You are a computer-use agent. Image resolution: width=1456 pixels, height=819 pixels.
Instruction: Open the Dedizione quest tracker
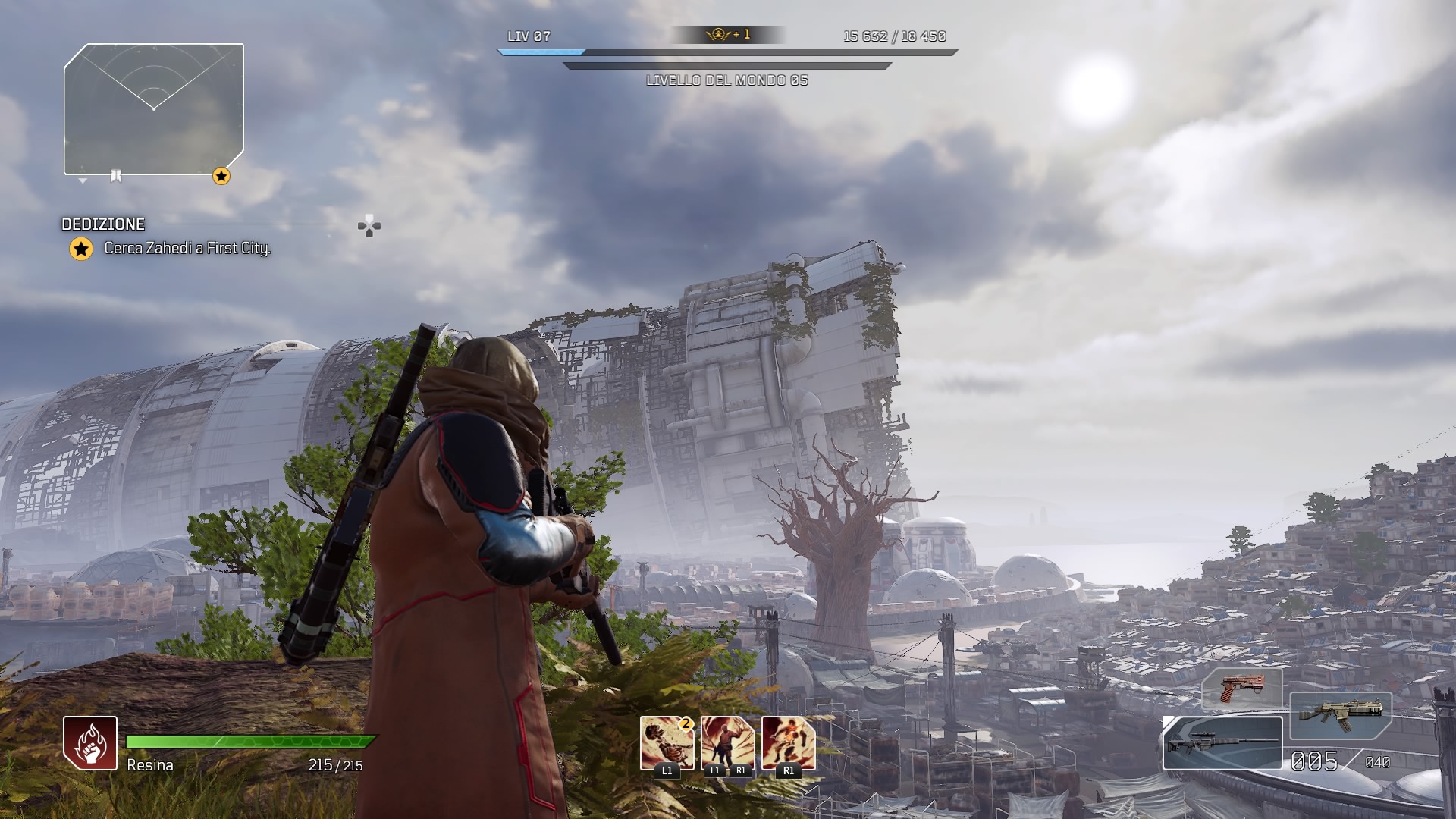click(104, 224)
